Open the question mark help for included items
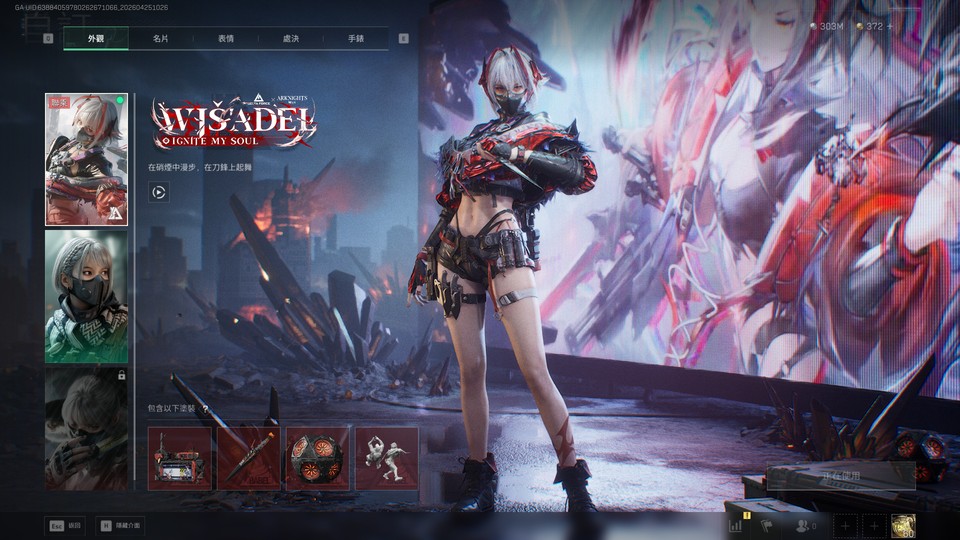 (205, 409)
